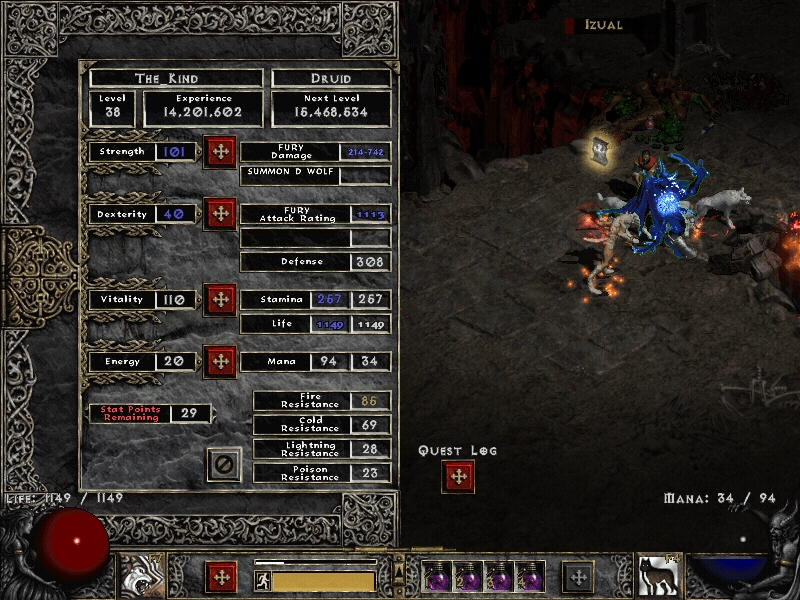The height and width of the screenshot is (600, 800).
Task: Click the red new stats button on bottom bar
Action: point(221,577)
